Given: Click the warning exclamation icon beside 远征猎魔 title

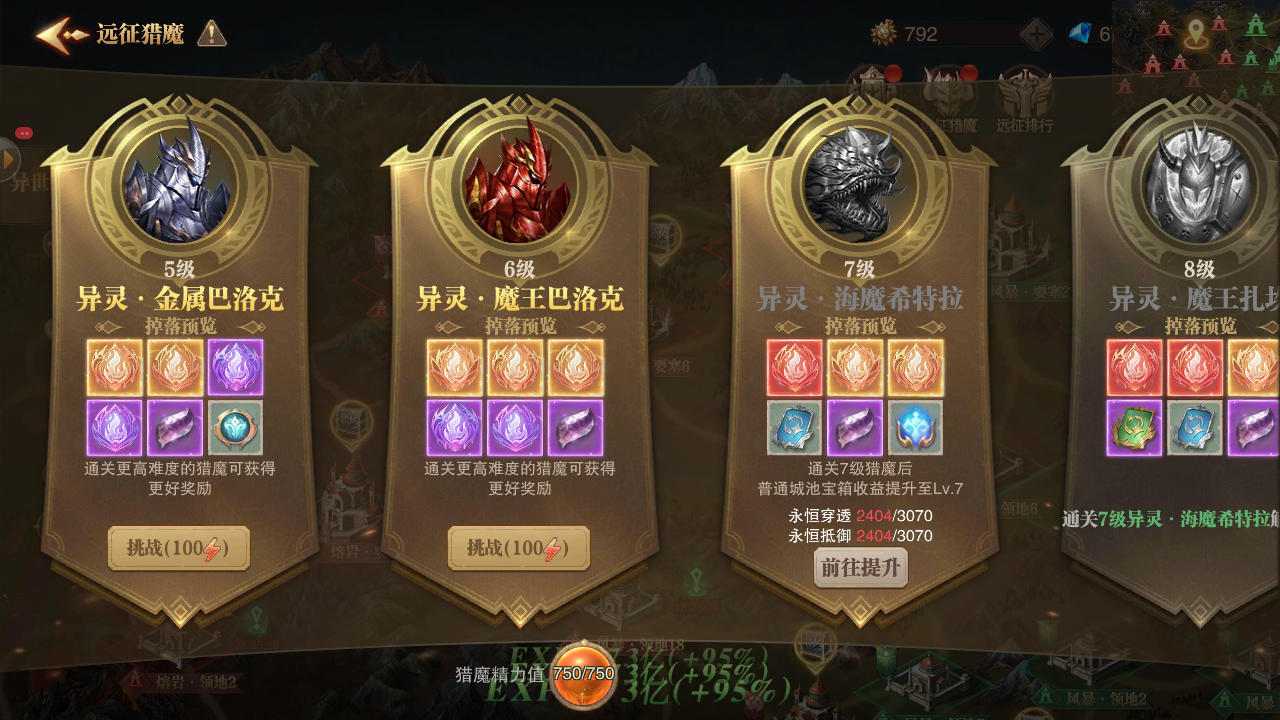Looking at the screenshot, I should (211, 32).
